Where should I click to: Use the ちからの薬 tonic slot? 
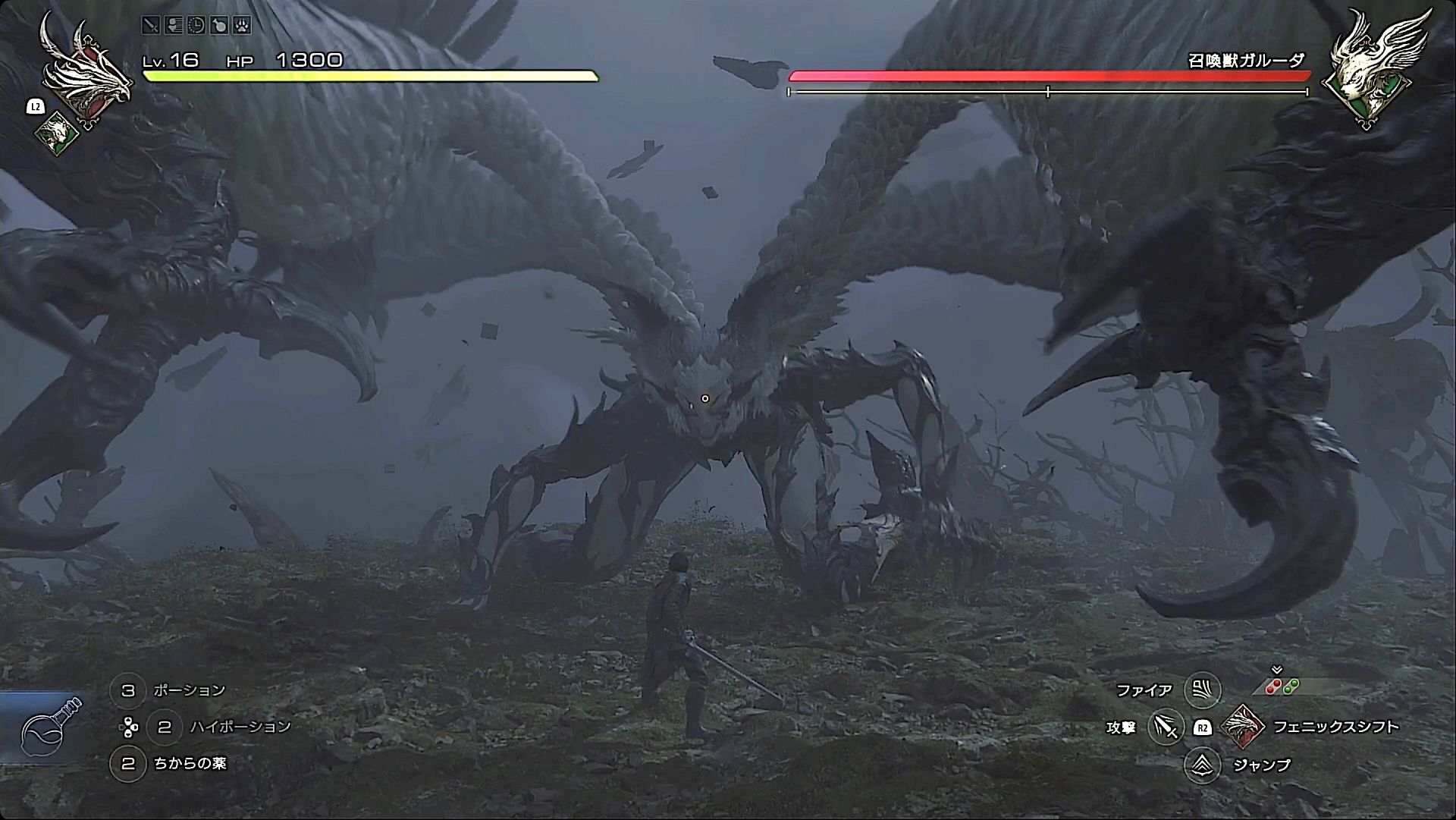pos(128,763)
